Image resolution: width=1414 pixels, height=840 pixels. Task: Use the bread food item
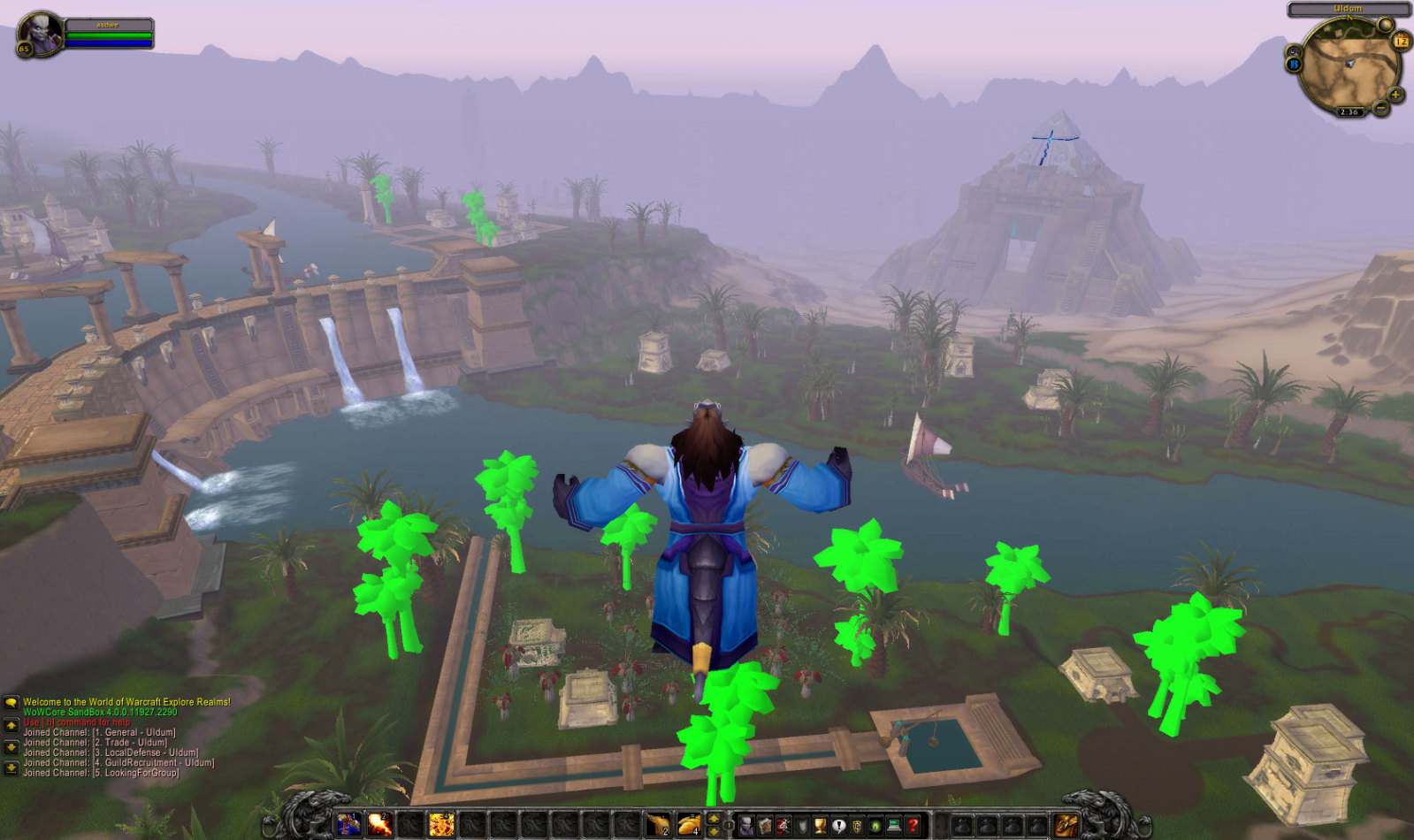pos(689,825)
